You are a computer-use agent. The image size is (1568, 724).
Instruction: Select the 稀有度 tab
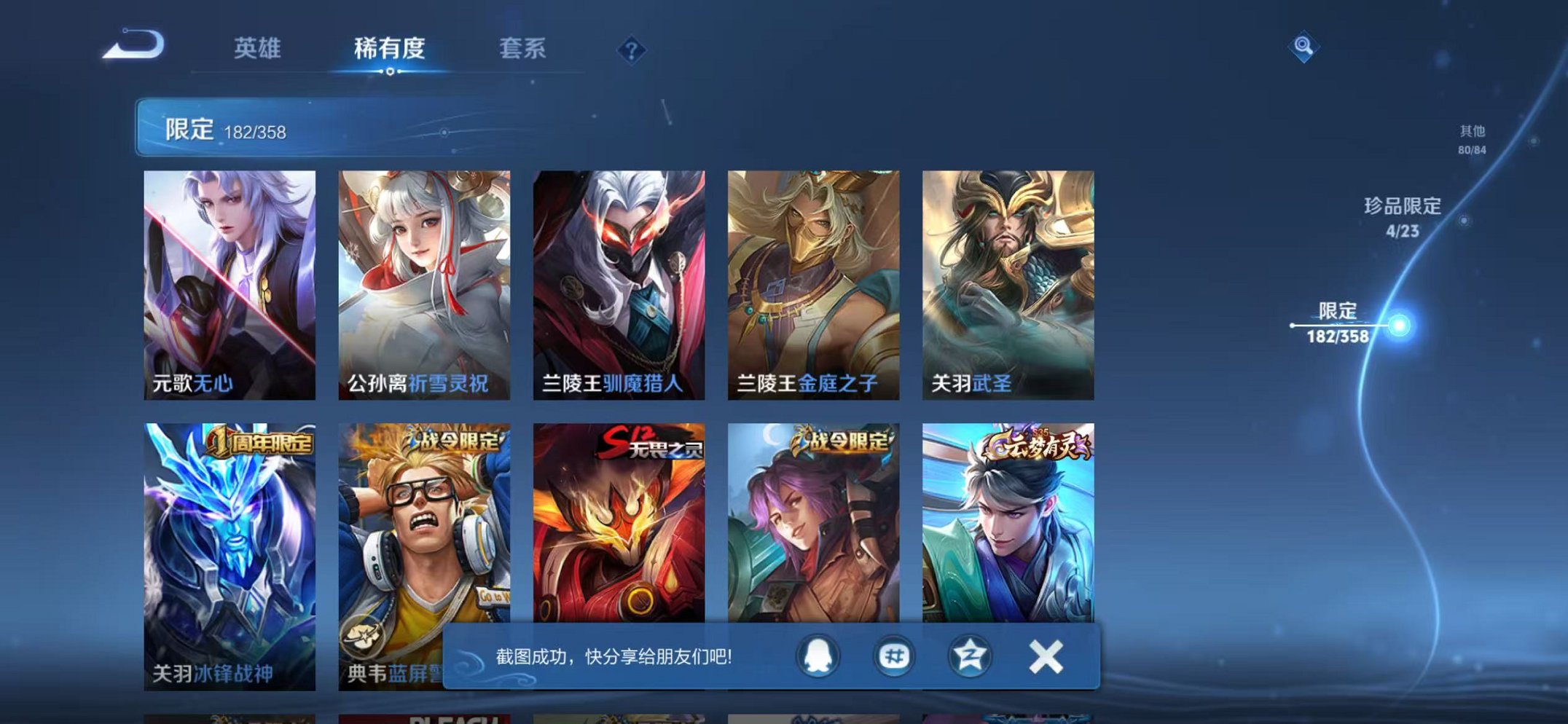[388, 48]
